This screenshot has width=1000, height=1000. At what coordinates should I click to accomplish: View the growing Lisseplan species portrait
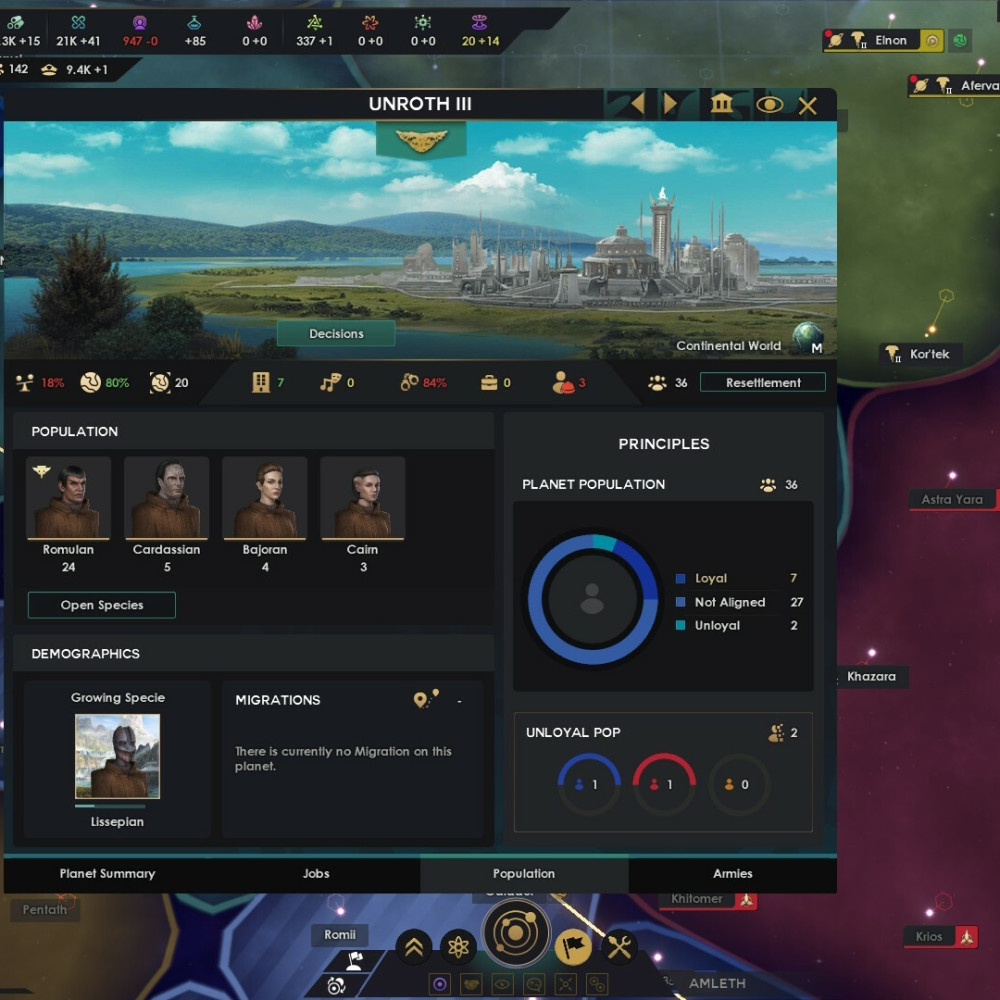(117, 756)
